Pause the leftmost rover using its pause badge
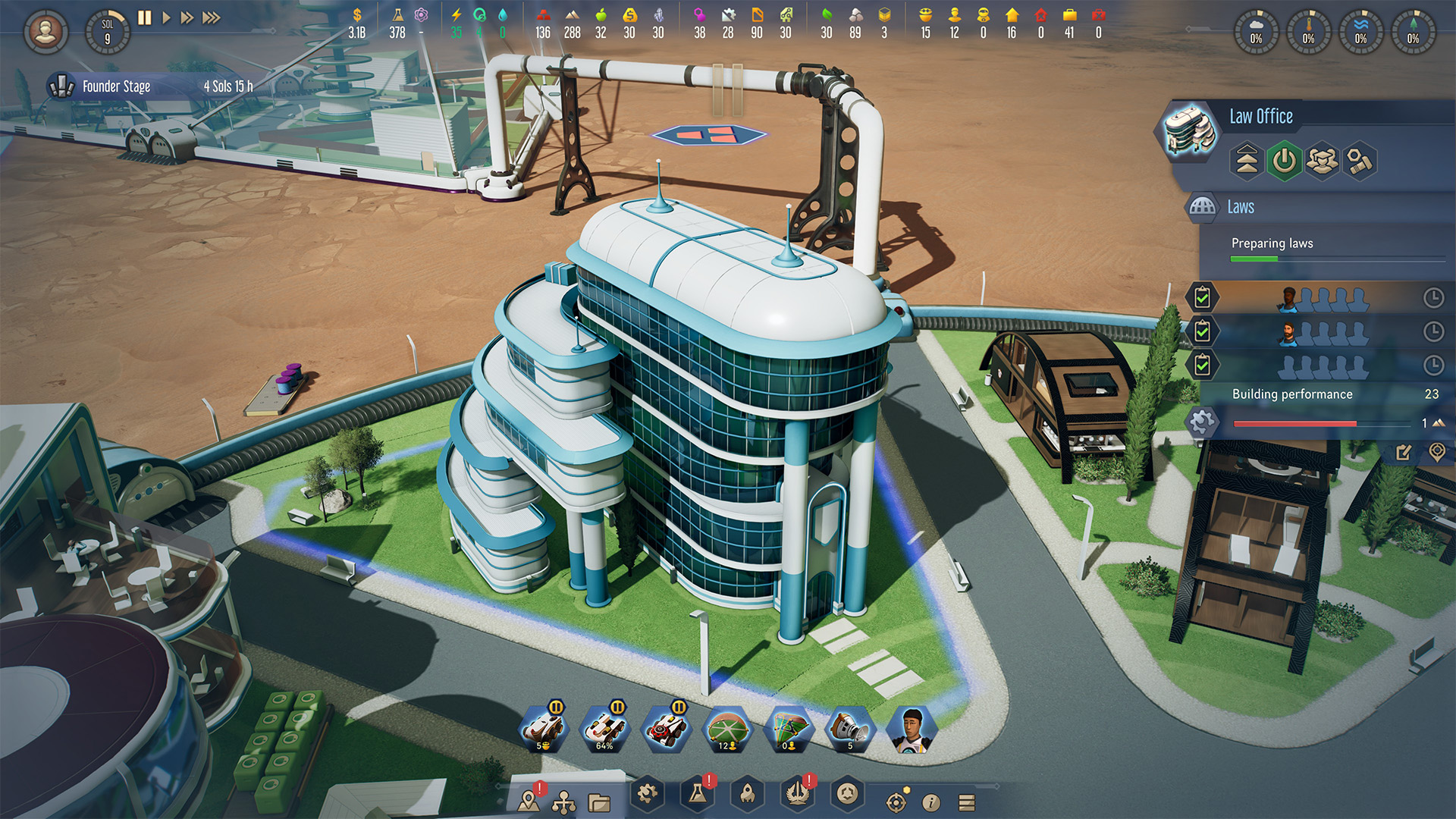 point(556,706)
